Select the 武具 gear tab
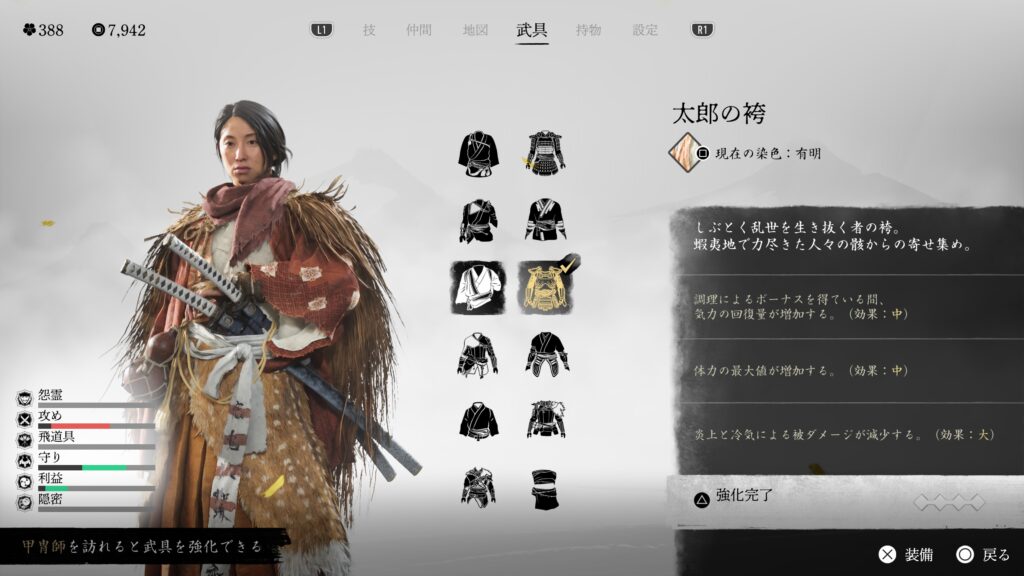1024x576 pixels. pyautogui.click(x=532, y=30)
